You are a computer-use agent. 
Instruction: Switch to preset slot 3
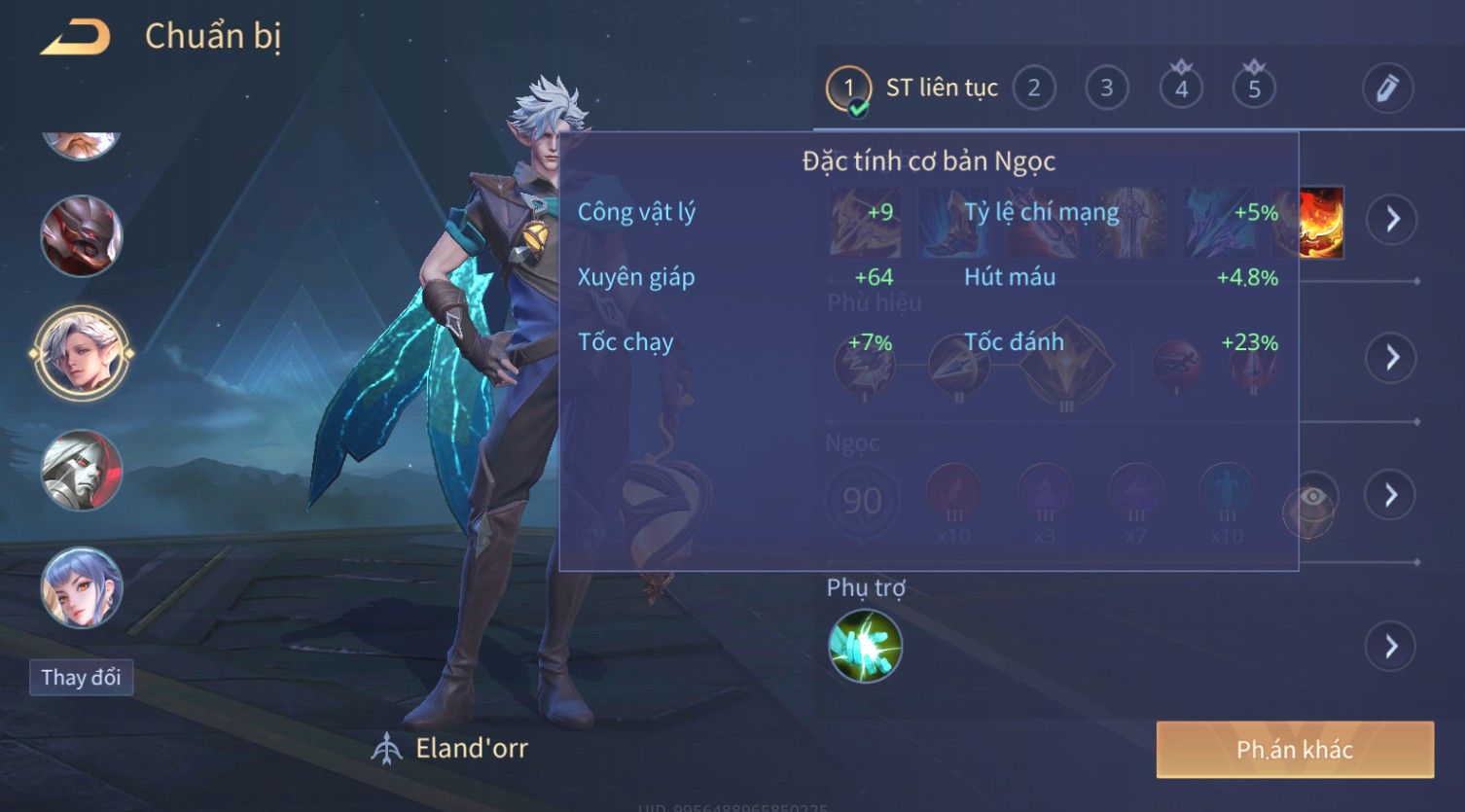1106,88
